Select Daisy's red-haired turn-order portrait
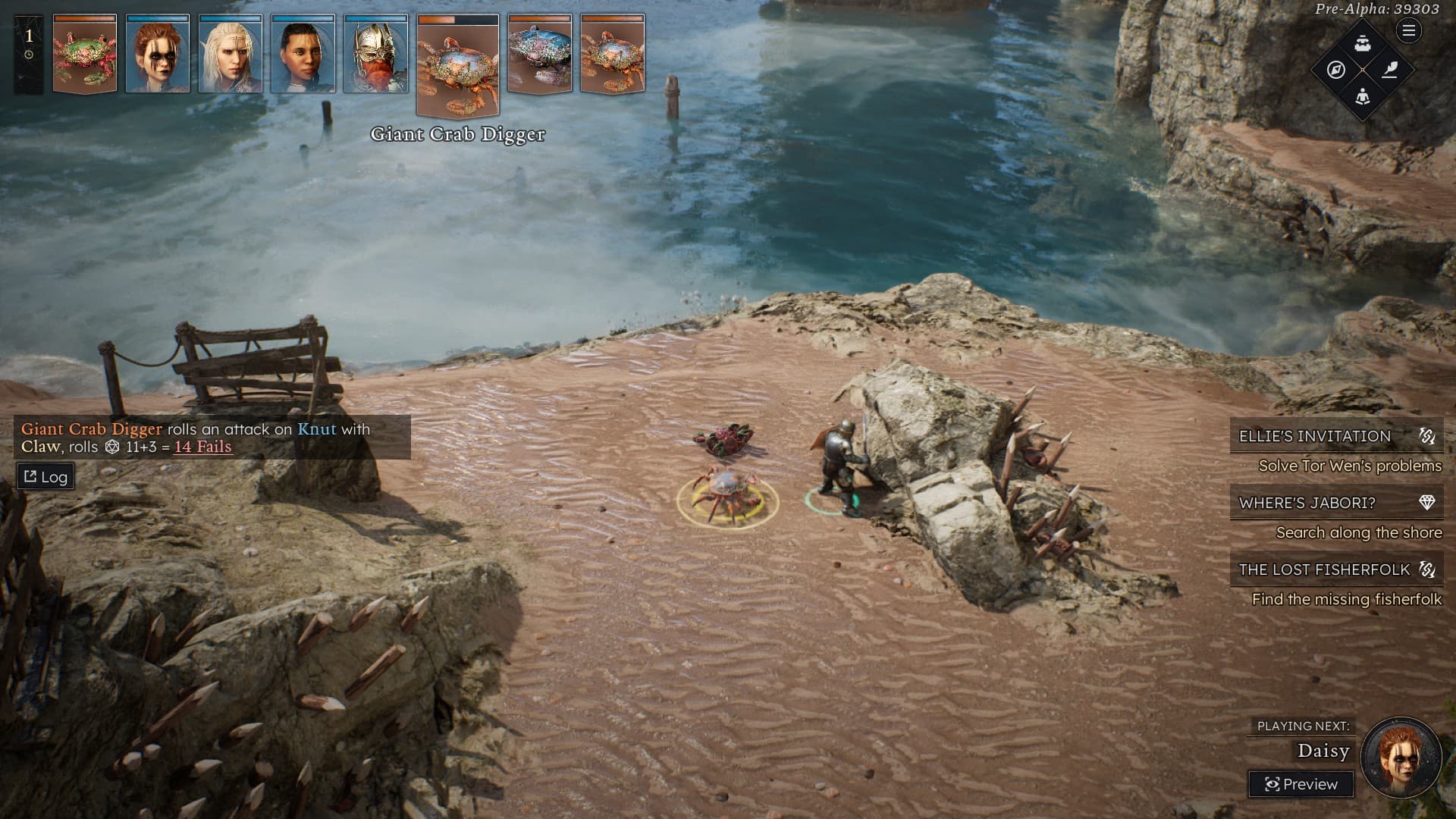Image resolution: width=1456 pixels, height=819 pixels. click(x=158, y=55)
